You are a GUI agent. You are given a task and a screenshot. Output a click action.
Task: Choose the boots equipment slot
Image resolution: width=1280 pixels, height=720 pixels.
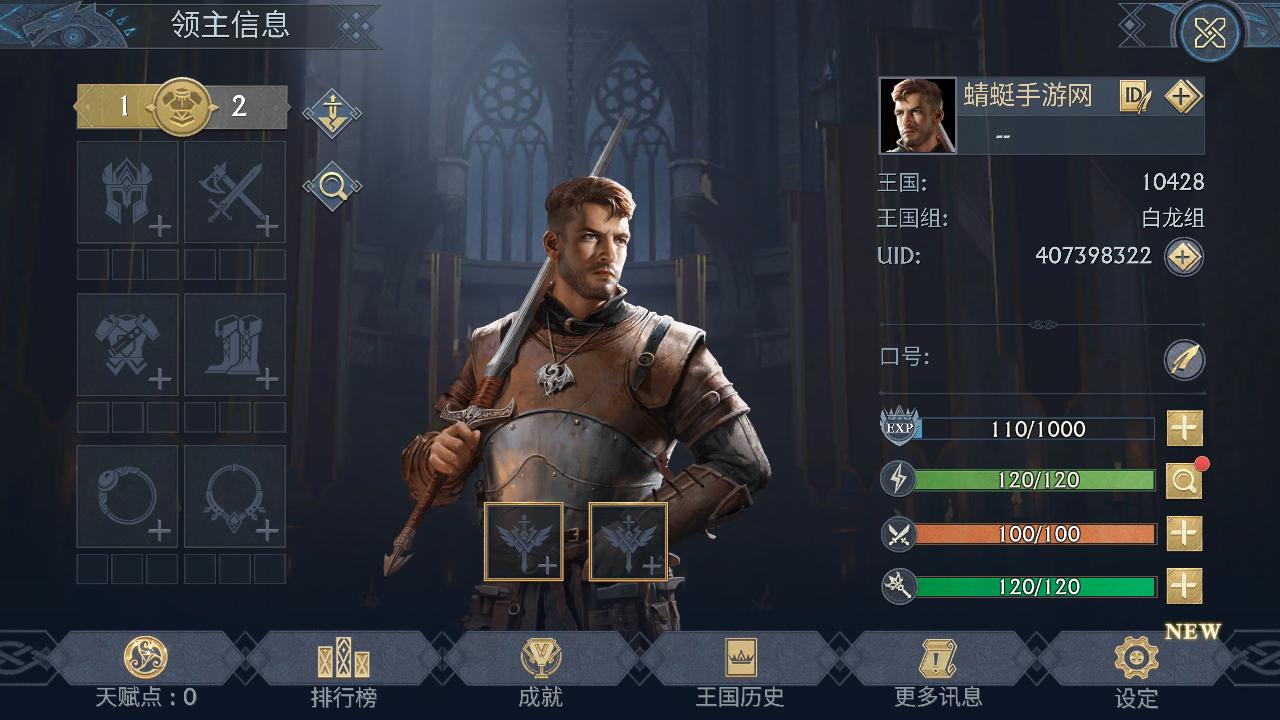(235, 345)
